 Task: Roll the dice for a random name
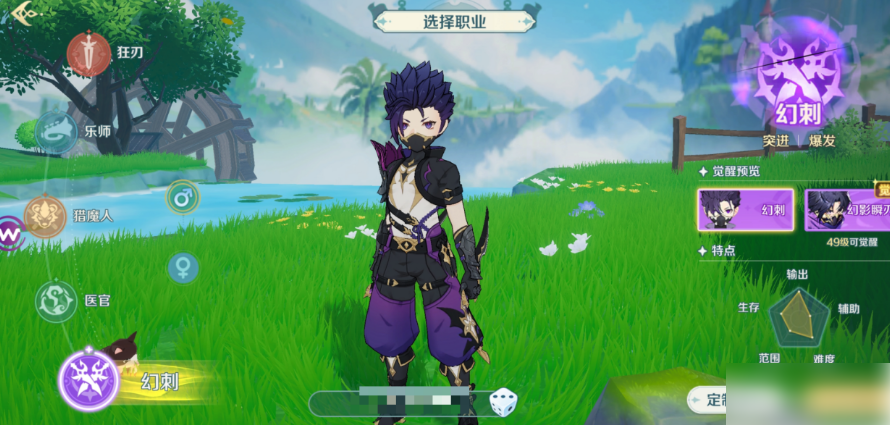(x=503, y=403)
